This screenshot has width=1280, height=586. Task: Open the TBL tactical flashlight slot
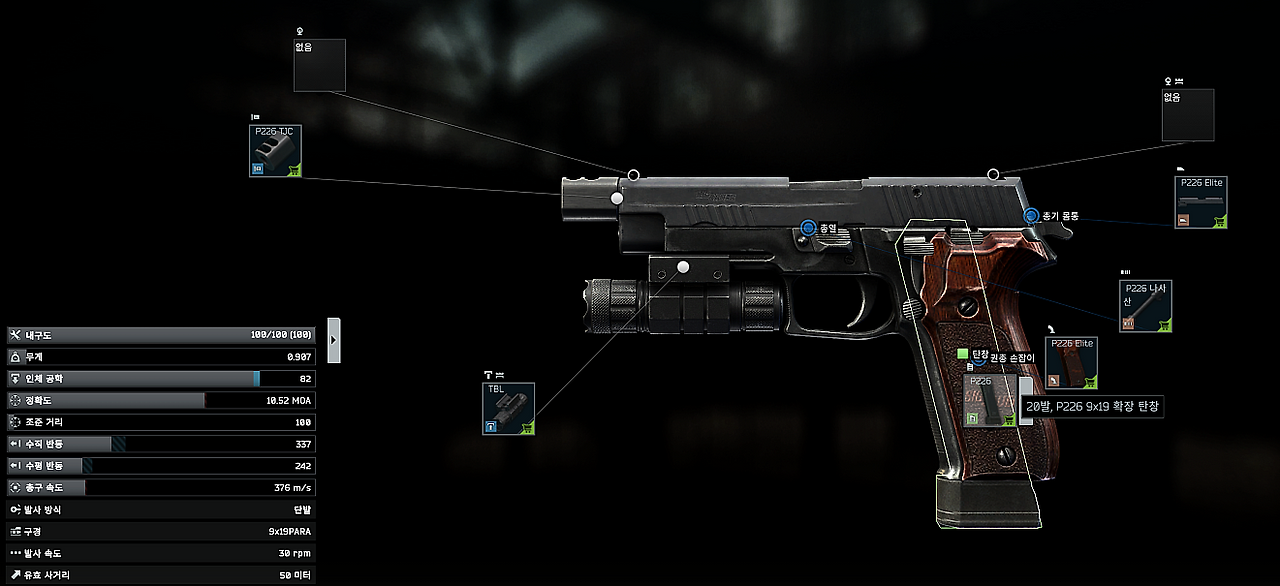click(x=508, y=409)
